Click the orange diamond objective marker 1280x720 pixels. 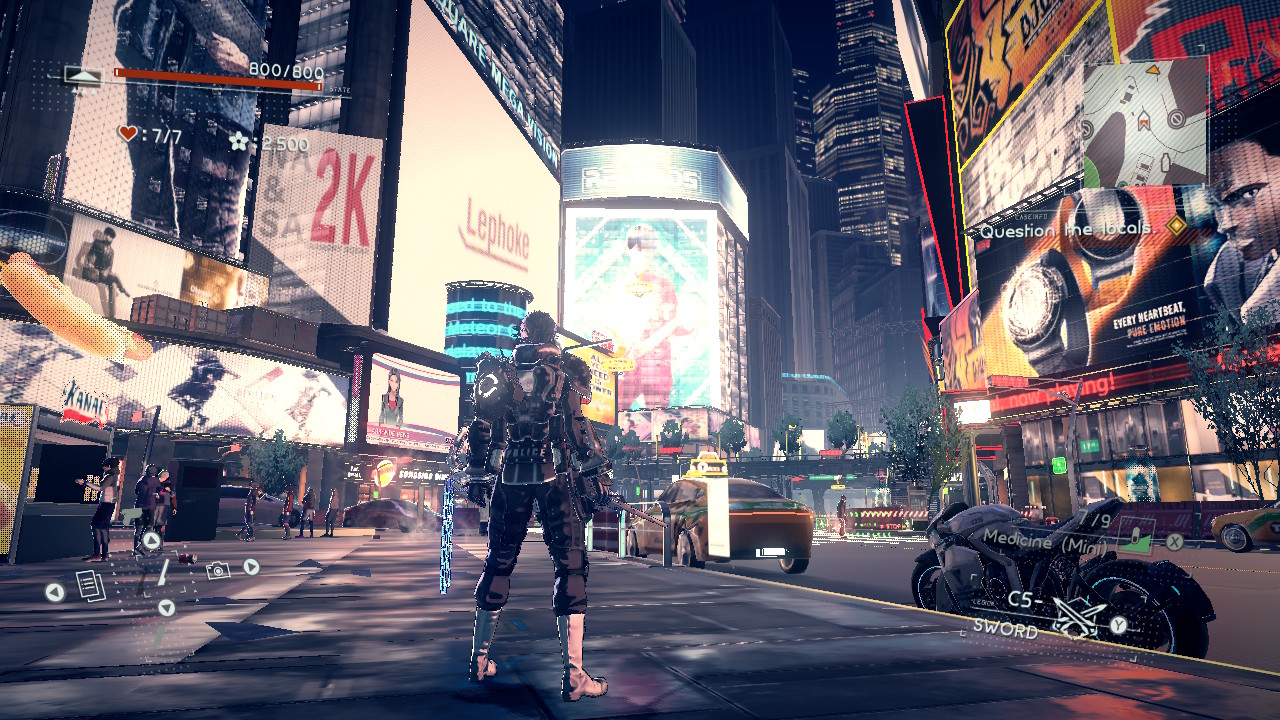click(1177, 226)
